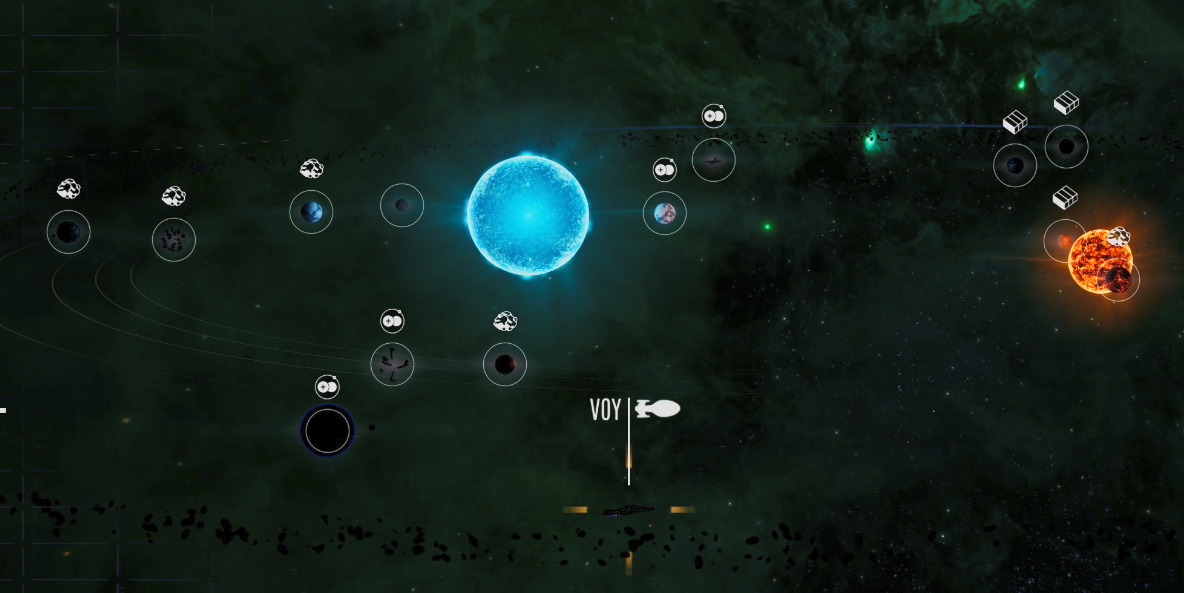
Task: Choose the pink-and-blue planet marker
Action: click(x=664, y=213)
